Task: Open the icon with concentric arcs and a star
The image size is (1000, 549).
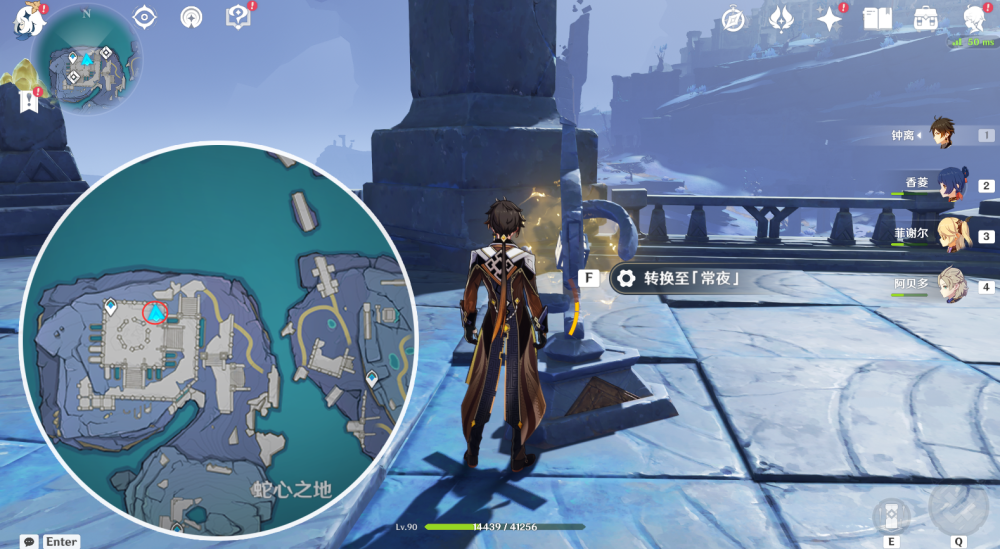Action: point(191,17)
